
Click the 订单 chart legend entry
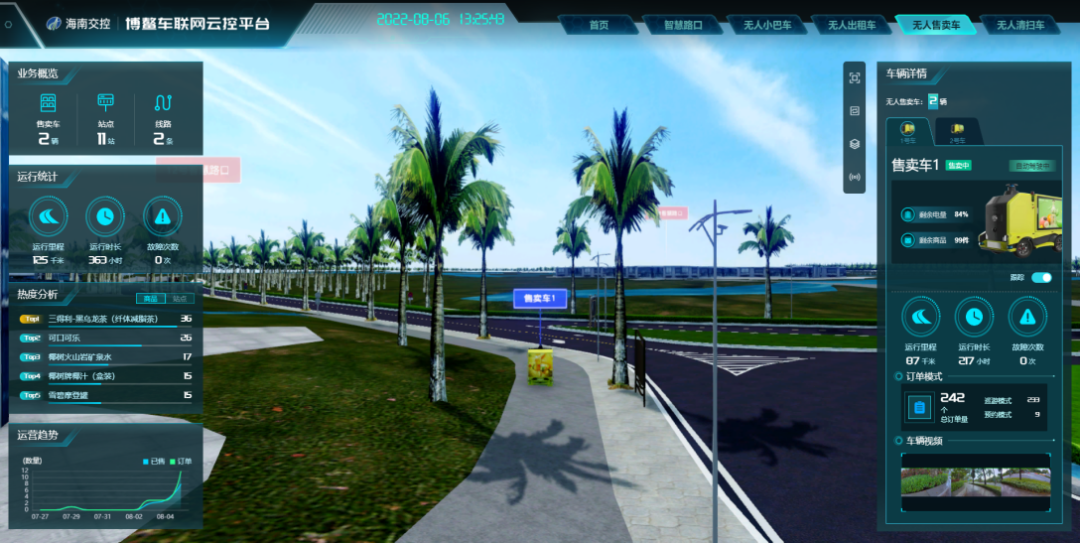tap(181, 461)
